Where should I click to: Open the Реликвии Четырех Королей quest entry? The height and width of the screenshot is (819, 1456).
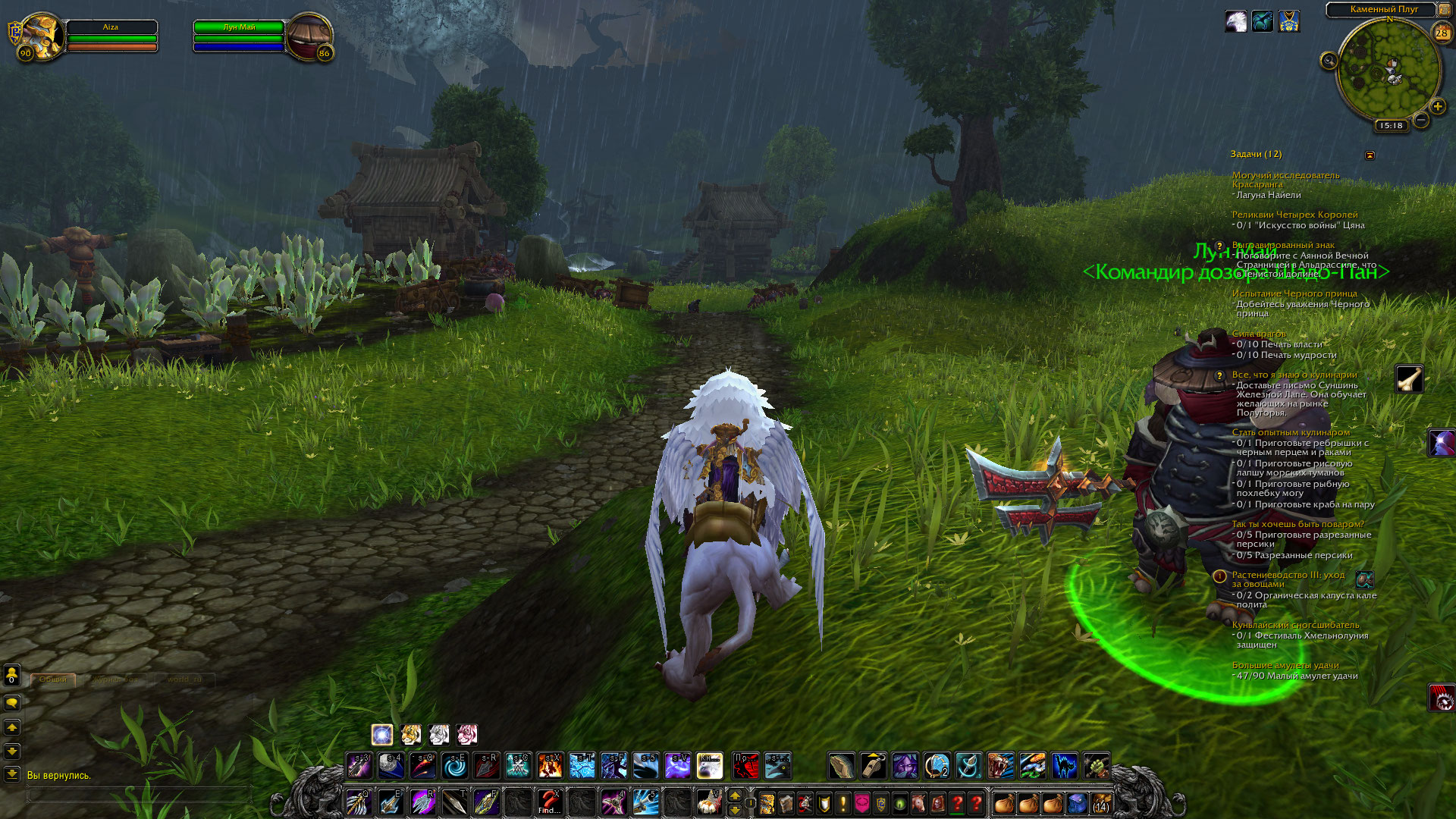[x=1294, y=215]
